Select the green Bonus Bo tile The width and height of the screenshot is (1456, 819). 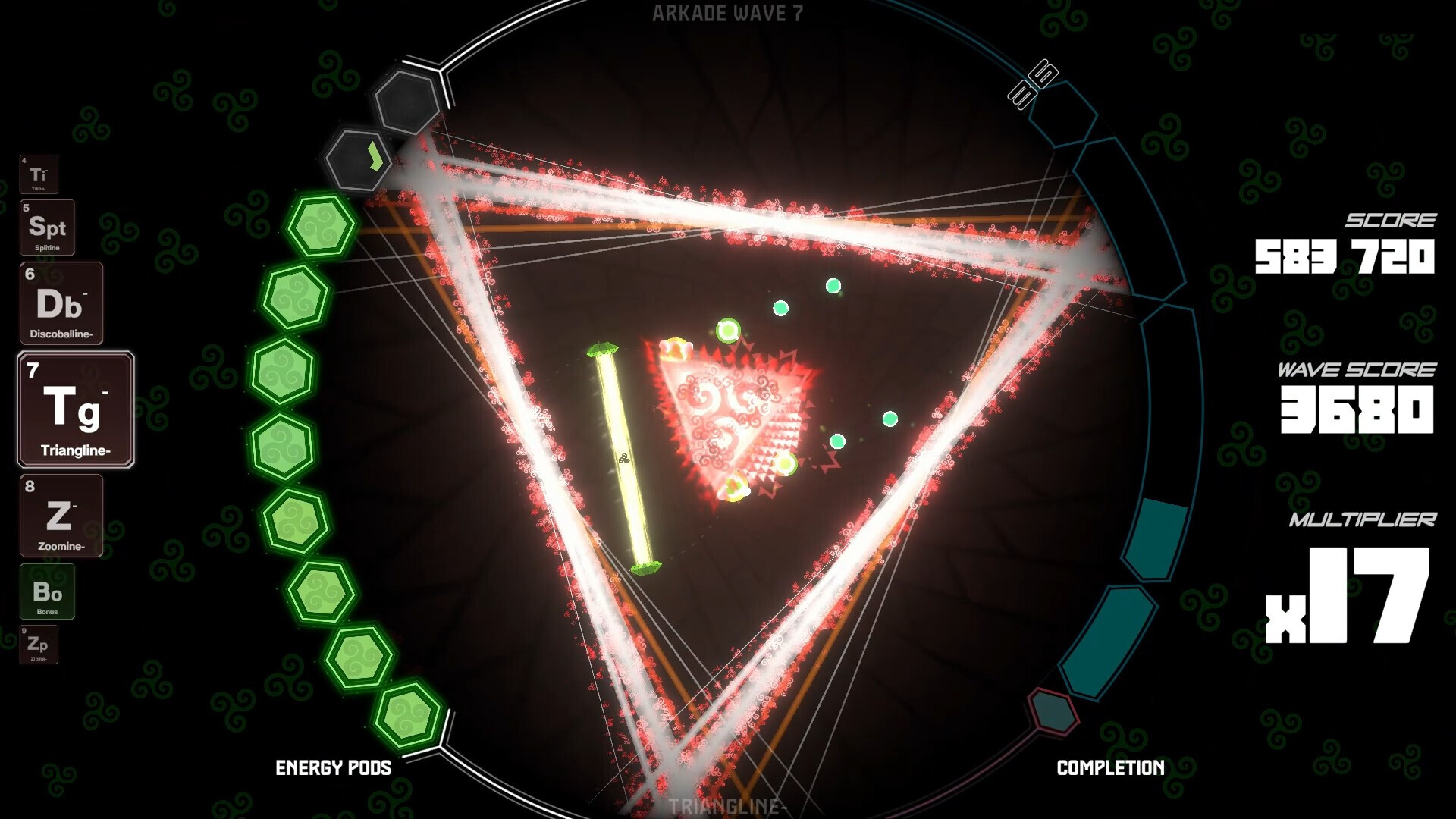[48, 592]
